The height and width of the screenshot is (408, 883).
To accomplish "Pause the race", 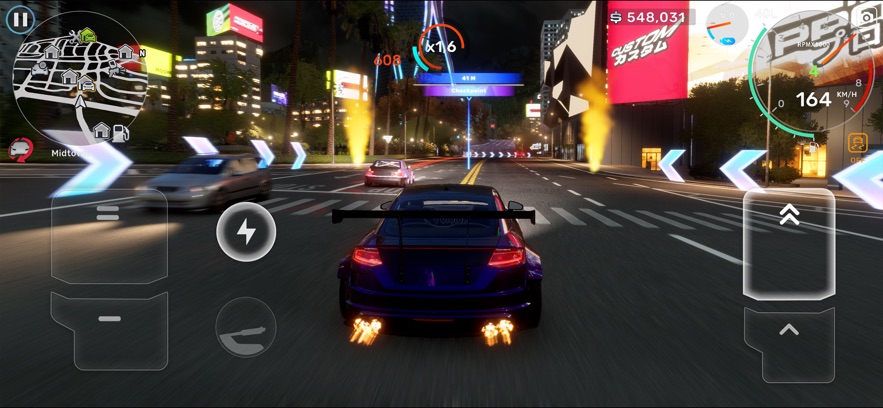I will (19, 19).
